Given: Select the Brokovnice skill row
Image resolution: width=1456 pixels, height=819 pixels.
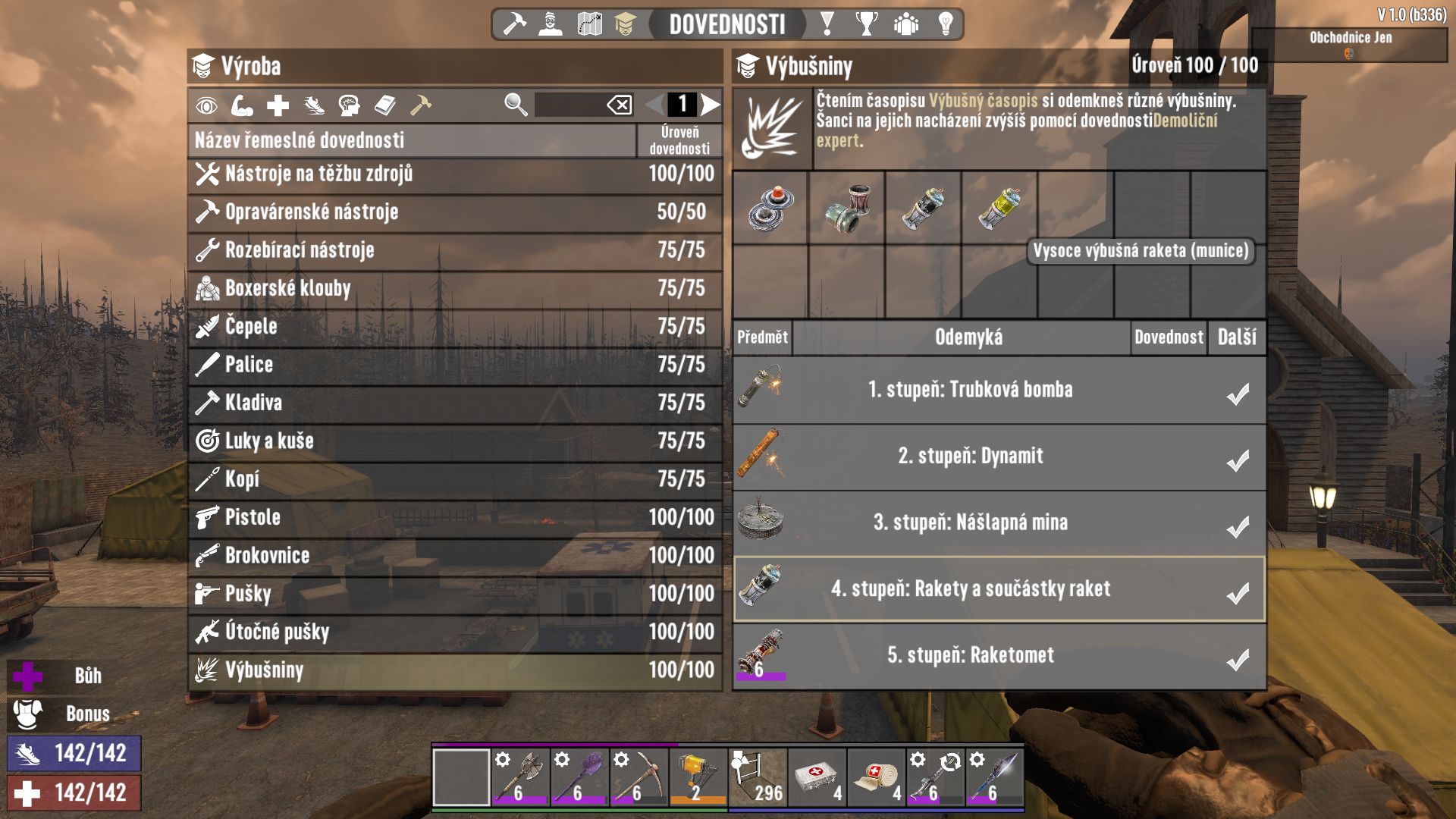Looking at the screenshot, I should [455, 555].
